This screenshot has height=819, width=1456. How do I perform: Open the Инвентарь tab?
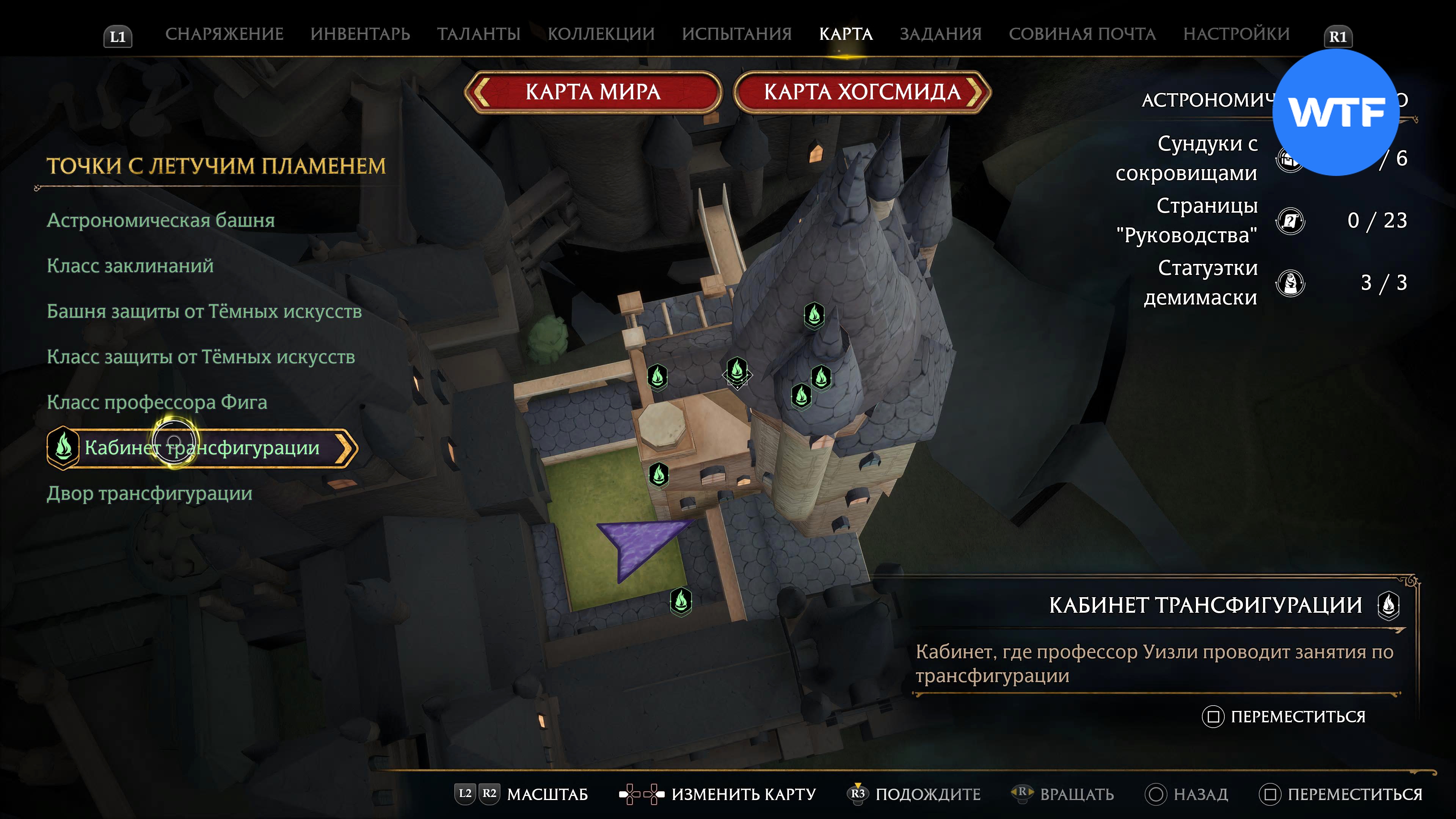click(x=360, y=34)
